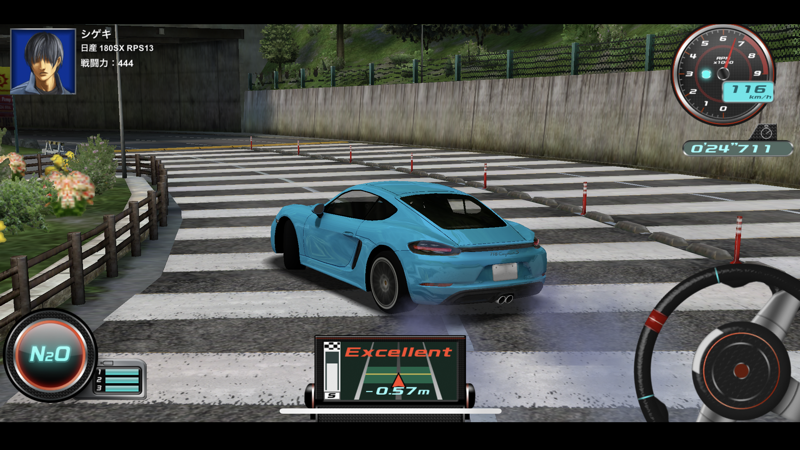Select the rival driver portrait
The height and width of the screenshot is (450, 800).
pos(43,62)
